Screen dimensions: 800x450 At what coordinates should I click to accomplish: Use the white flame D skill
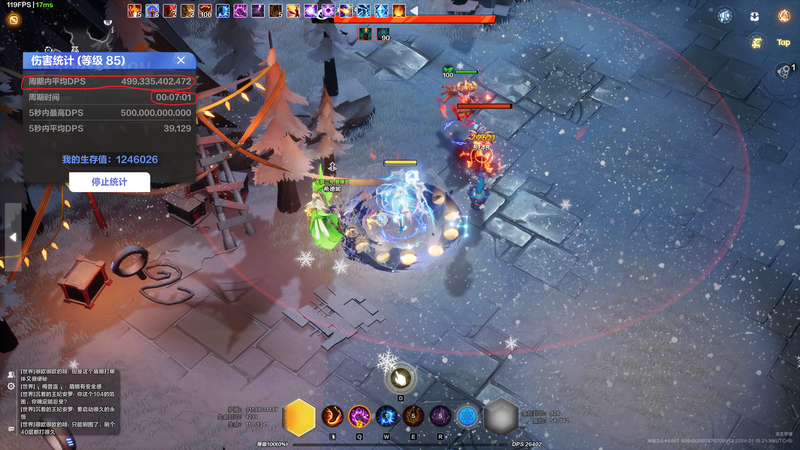(x=400, y=378)
